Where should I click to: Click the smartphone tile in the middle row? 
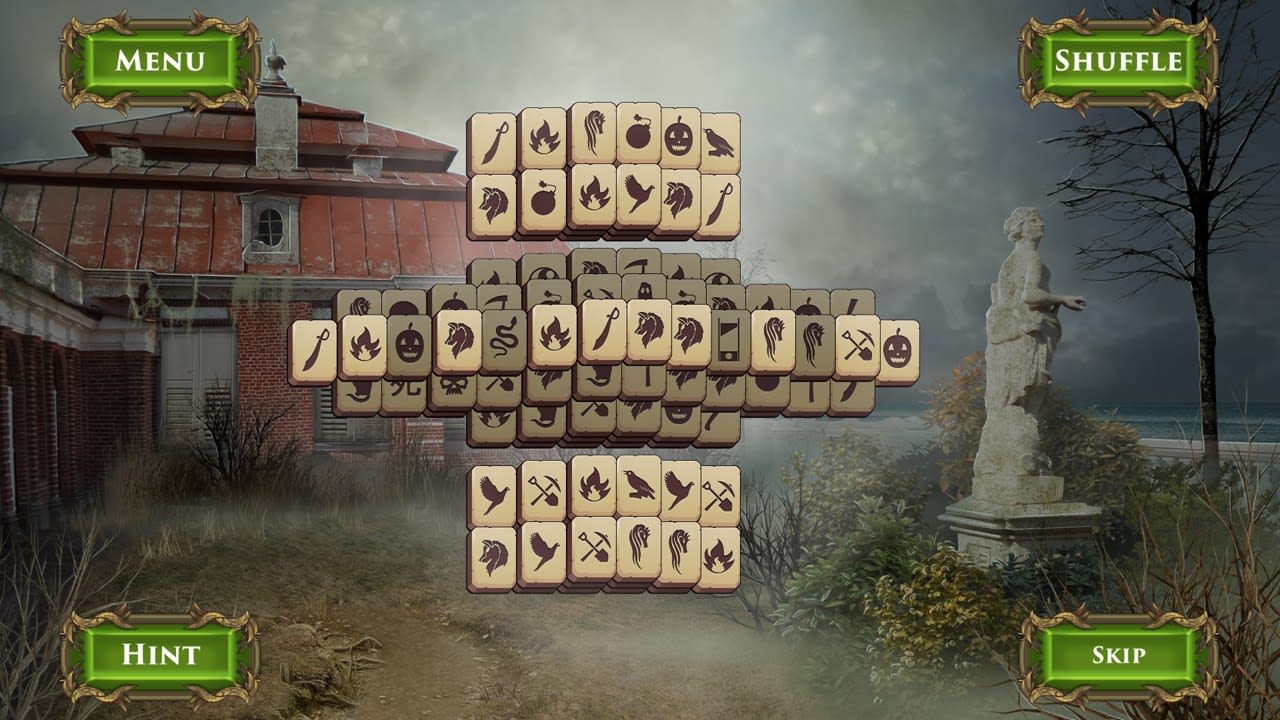pyautogui.click(x=729, y=340)
